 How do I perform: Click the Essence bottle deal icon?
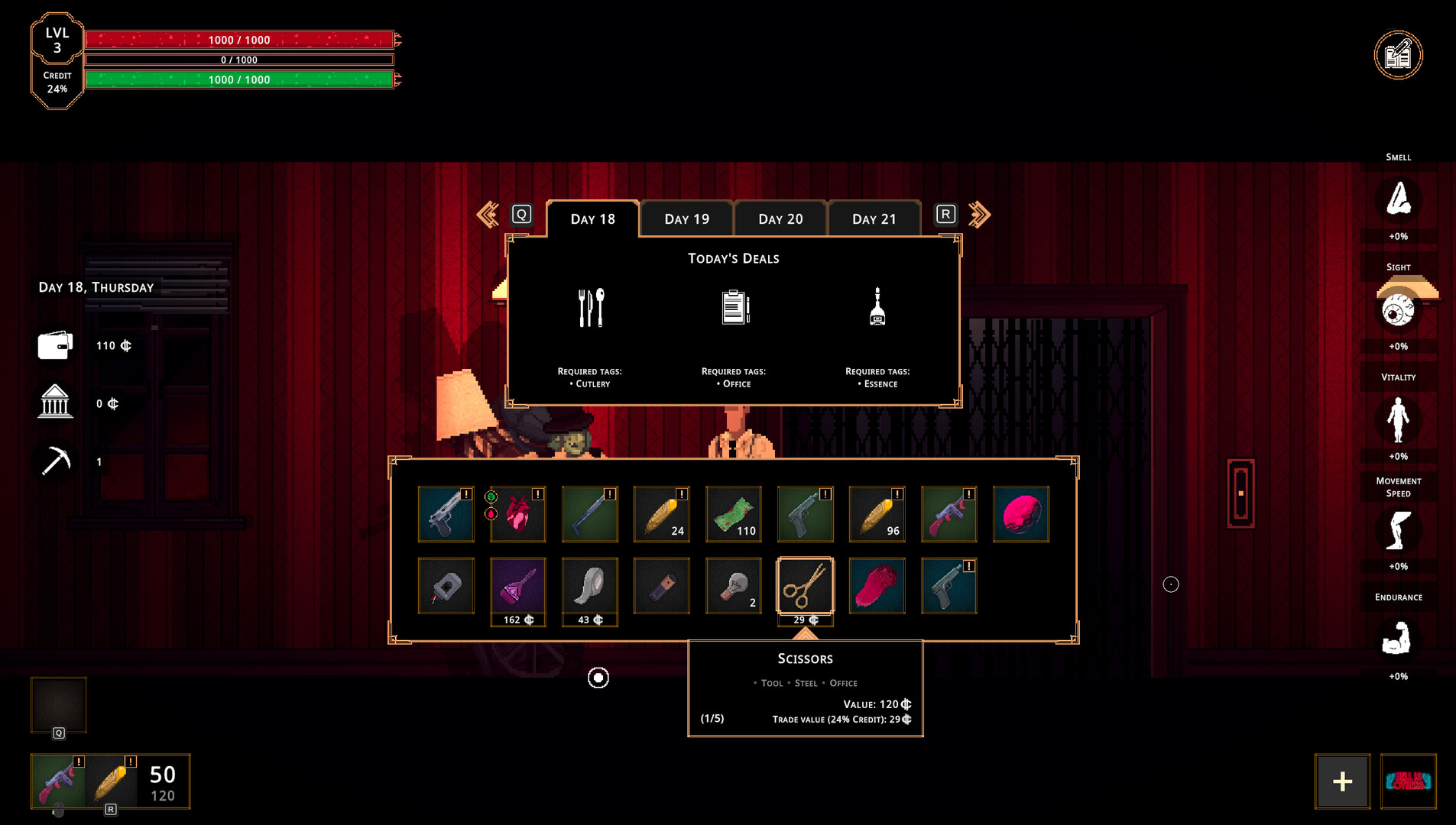pos(877,306)
